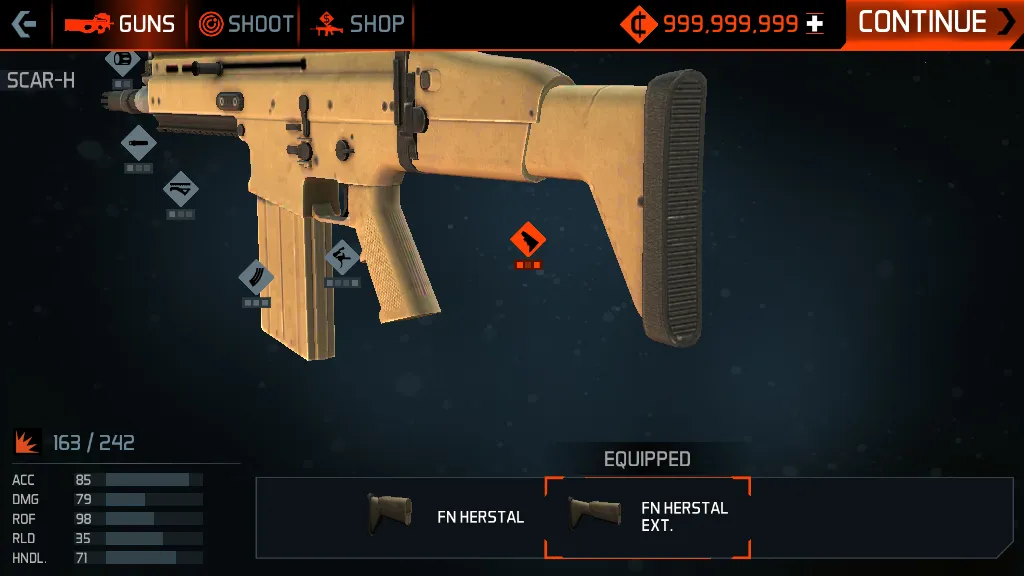Select the pistol grip attachment icon
The height and width of the screenshot is (576, 1024).
pyautogui.click(x=342, y=257)
